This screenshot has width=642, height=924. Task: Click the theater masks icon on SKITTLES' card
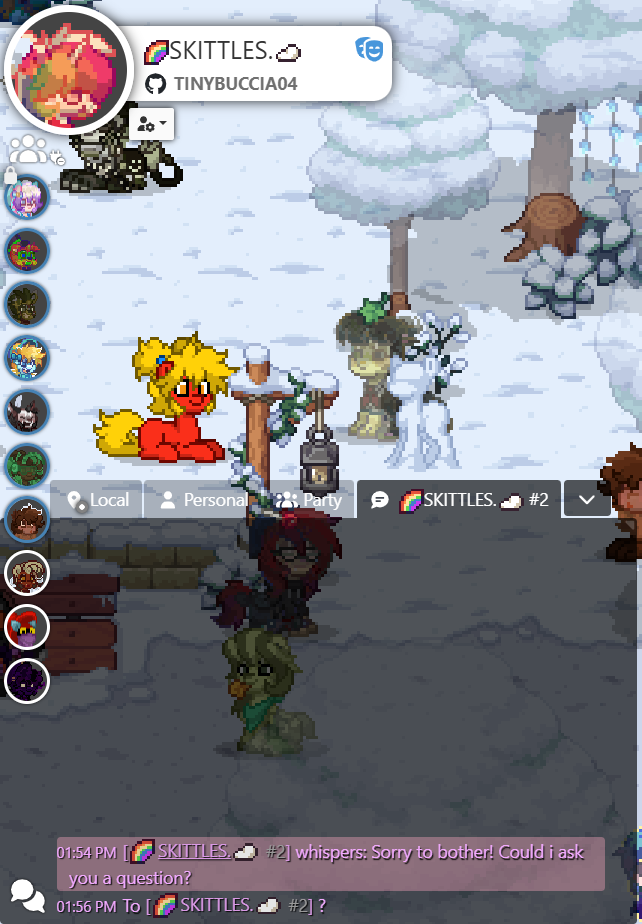pos(368,49)
